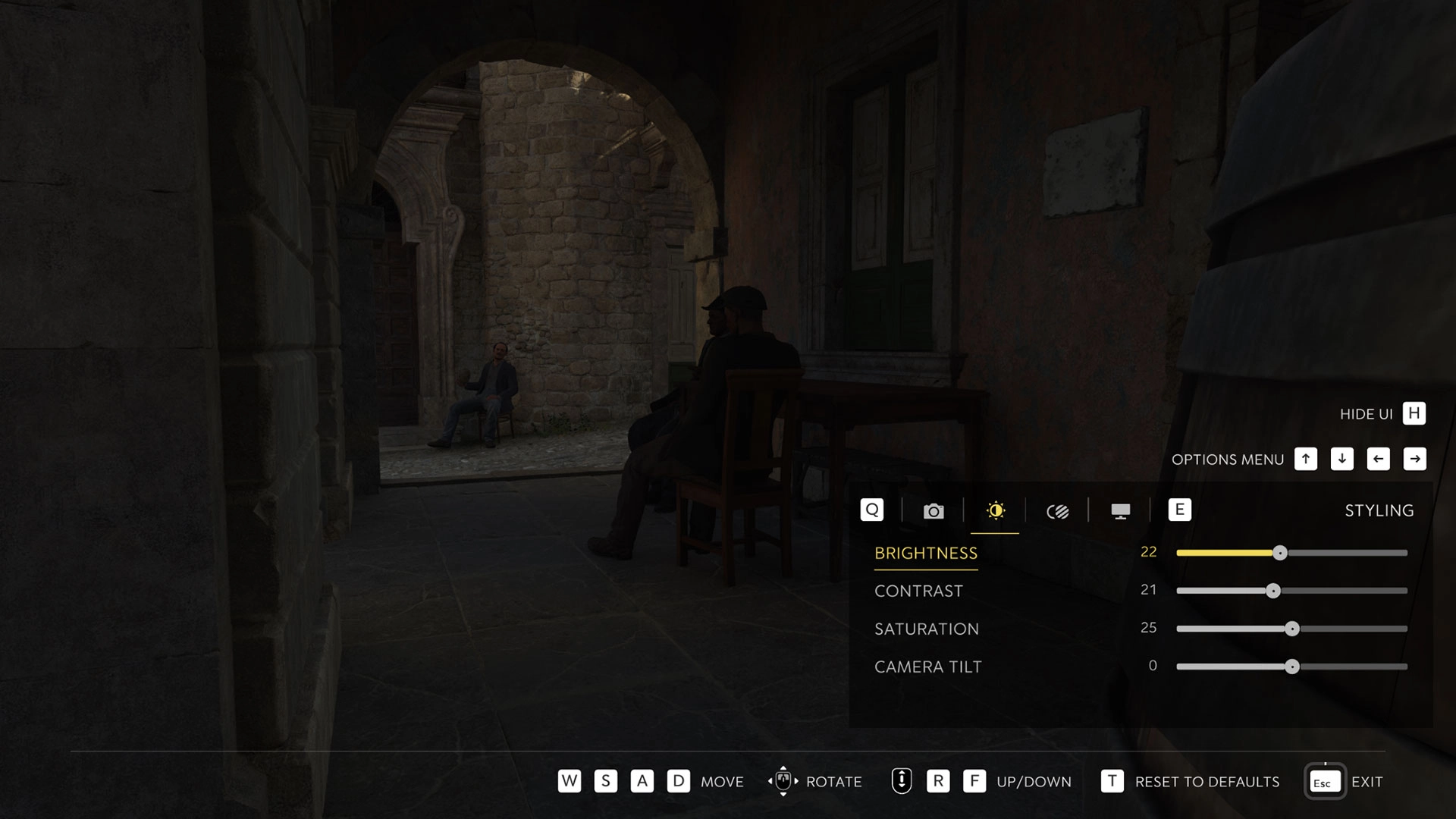Open the Camera settings tab icon
Viewport: 1456px width, 819px height.
click(x=934, y=510)
